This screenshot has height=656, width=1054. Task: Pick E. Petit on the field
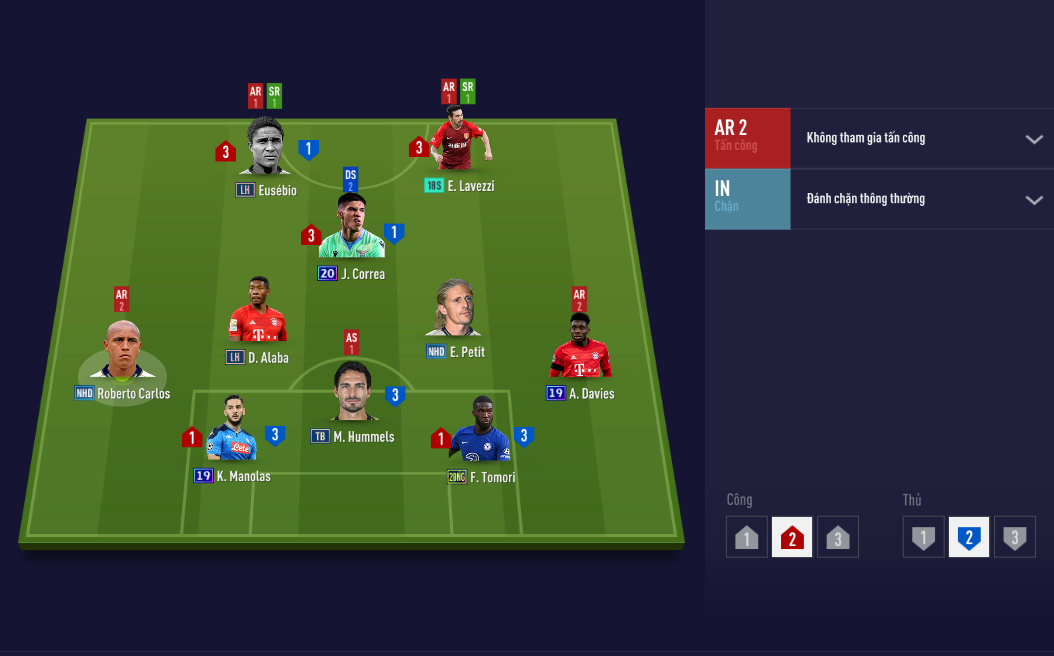(x=454, y=310)
